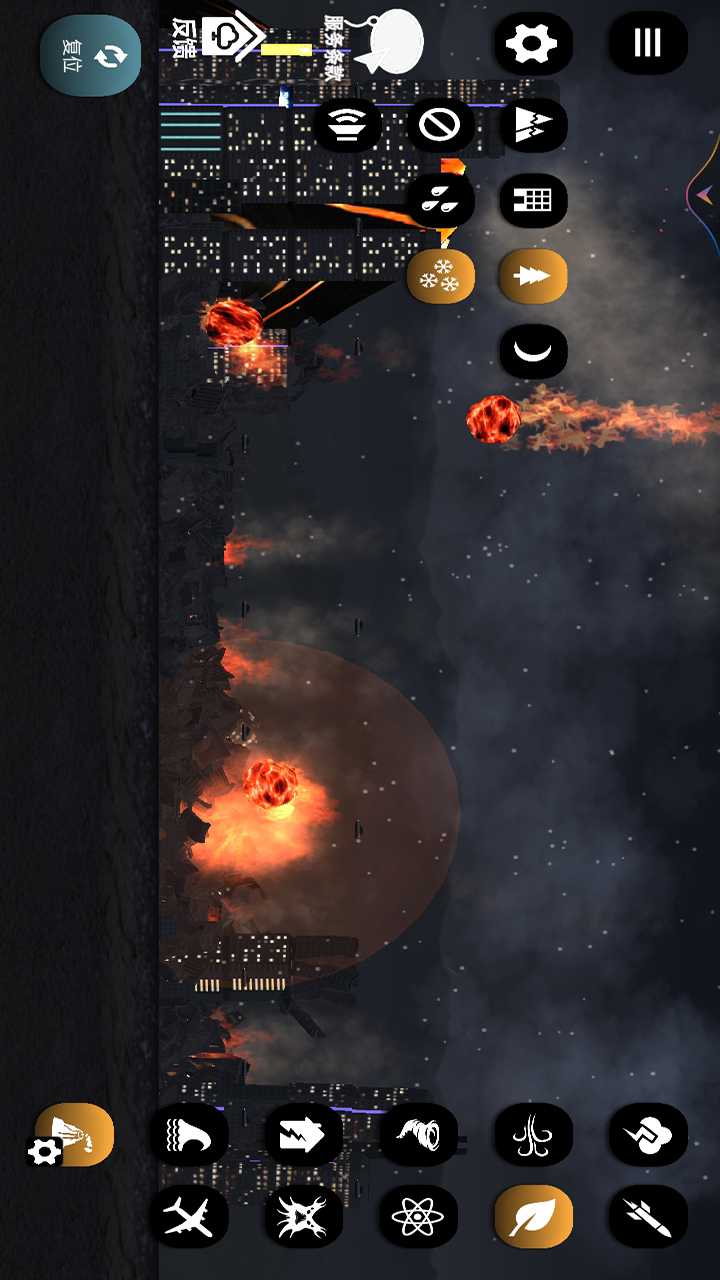The height and width of the screenshot is (1280, 720).
Task: Activate the airplane crash icon
Action: click(189, 1216)
